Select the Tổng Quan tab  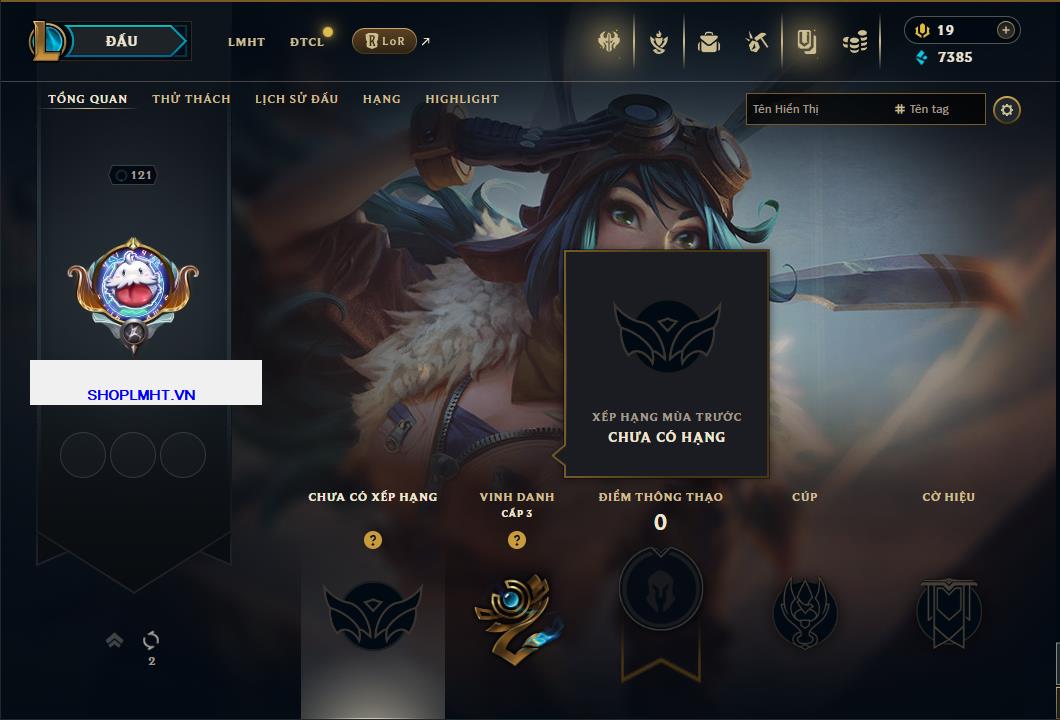(88, 99)
